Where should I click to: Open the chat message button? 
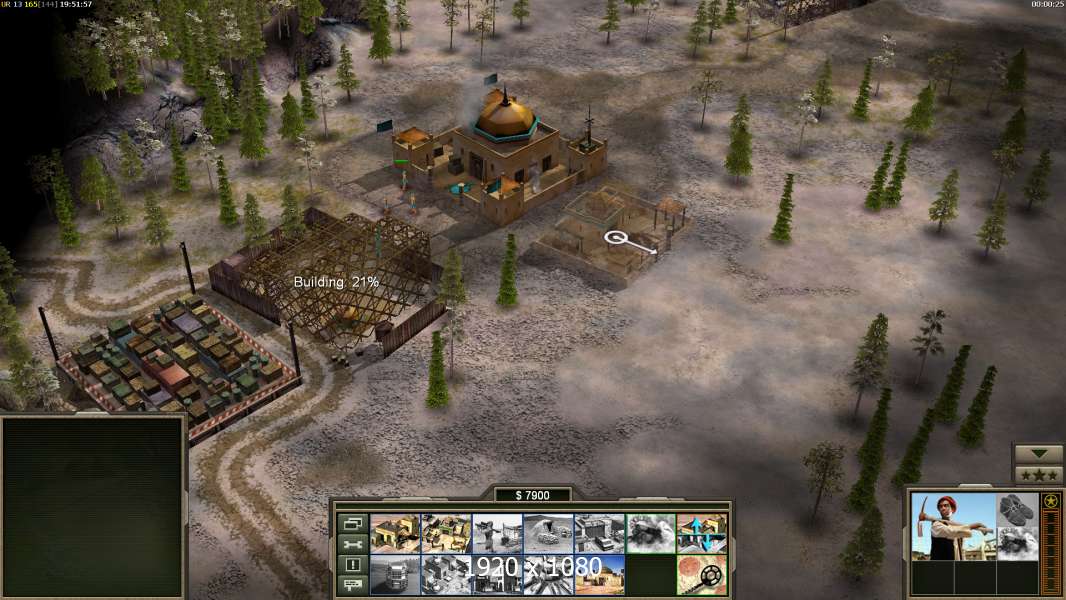pos(351,585)
